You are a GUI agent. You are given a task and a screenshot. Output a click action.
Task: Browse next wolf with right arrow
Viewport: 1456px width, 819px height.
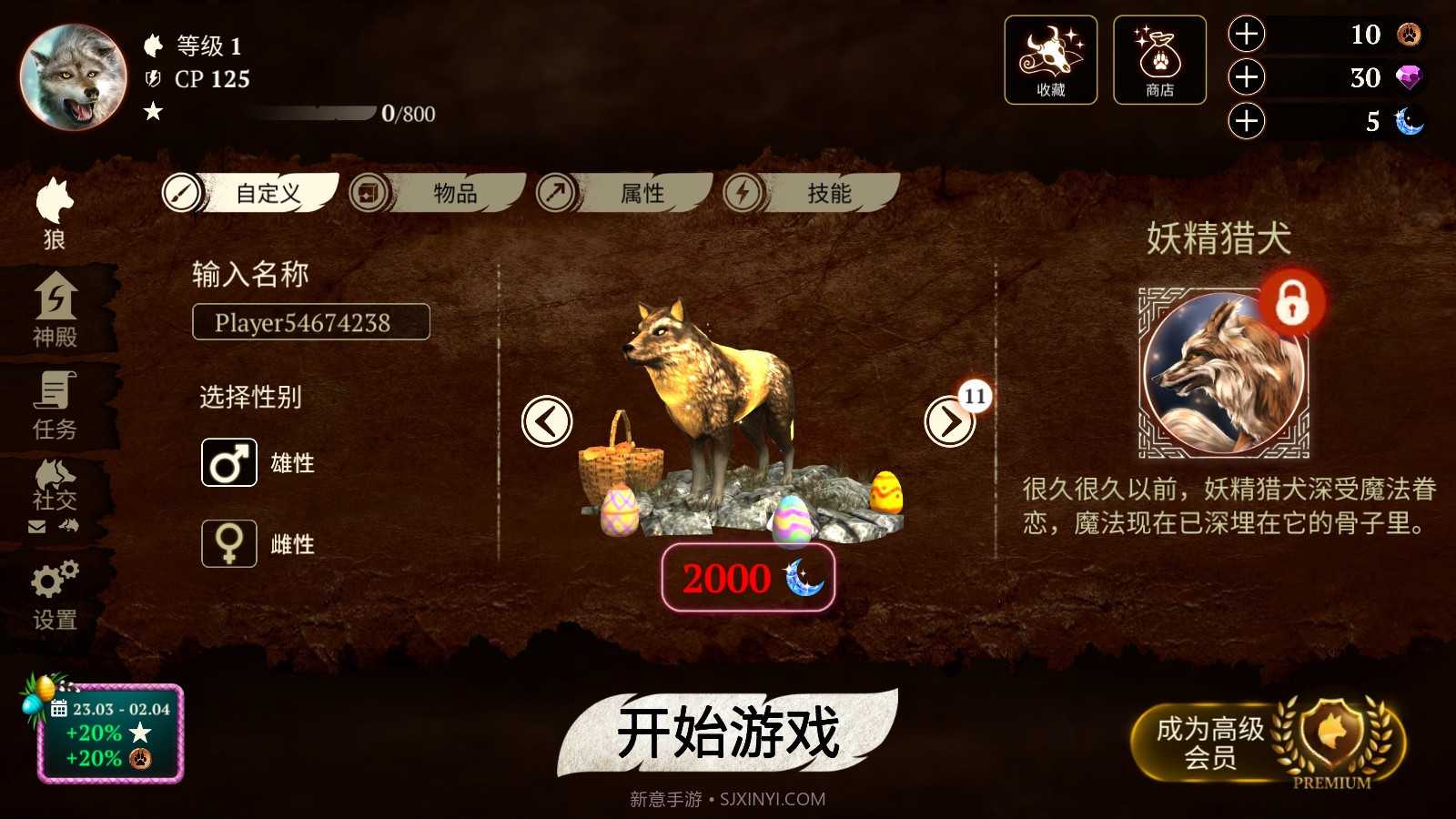pos(949,422)
